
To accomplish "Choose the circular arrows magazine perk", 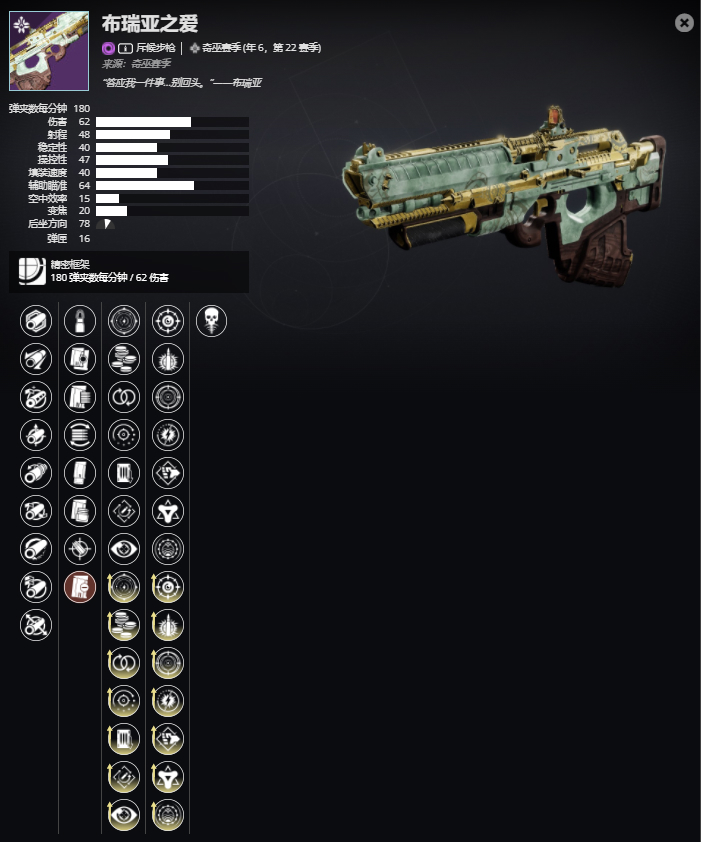I will click(x=80, y=435).
